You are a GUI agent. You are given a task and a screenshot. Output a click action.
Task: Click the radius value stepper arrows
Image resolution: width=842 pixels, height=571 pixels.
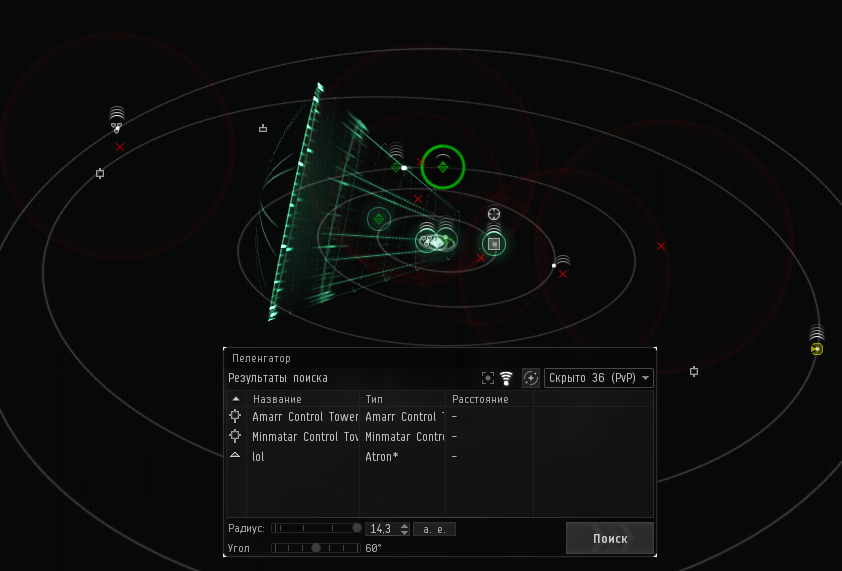click(x=404, y=528)
